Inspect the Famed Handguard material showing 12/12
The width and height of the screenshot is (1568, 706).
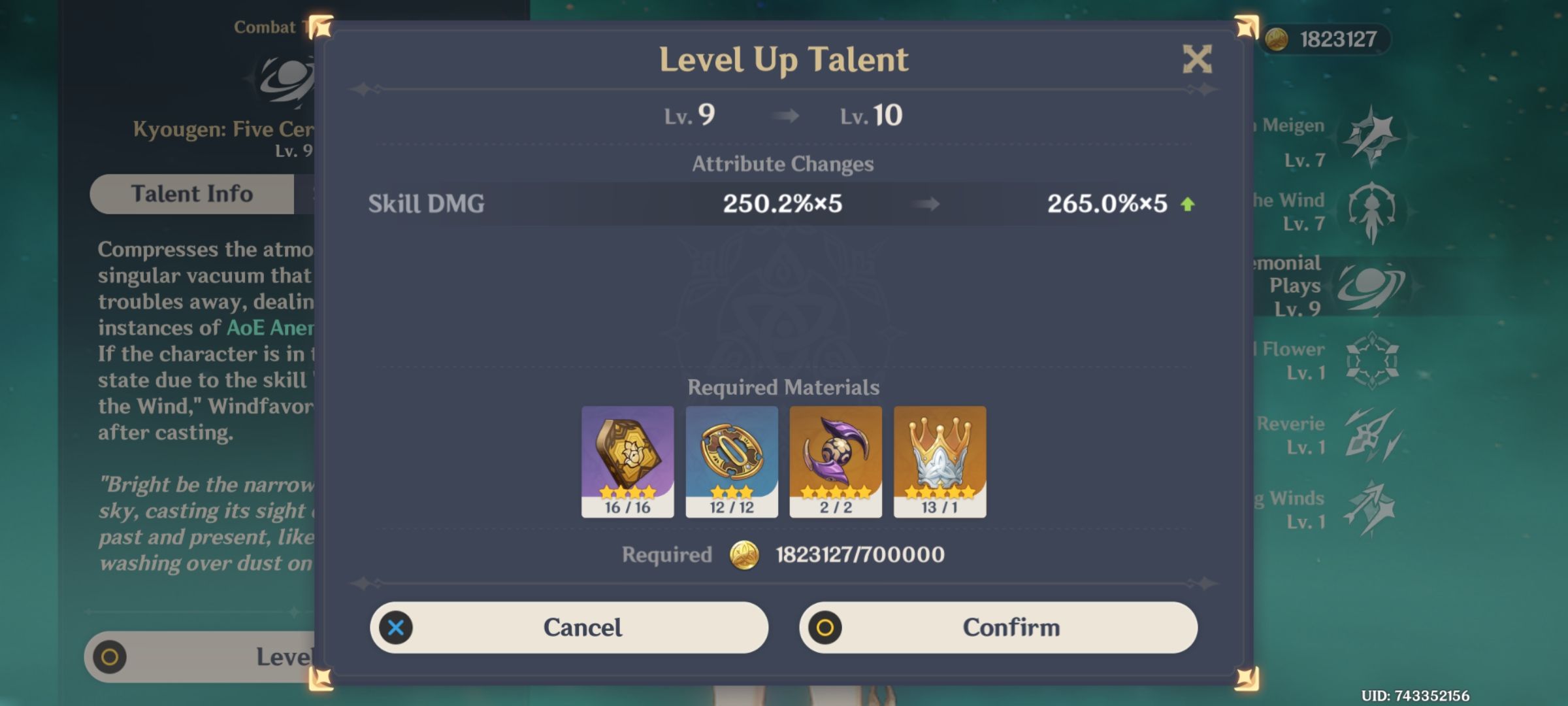tap(732, 458)
